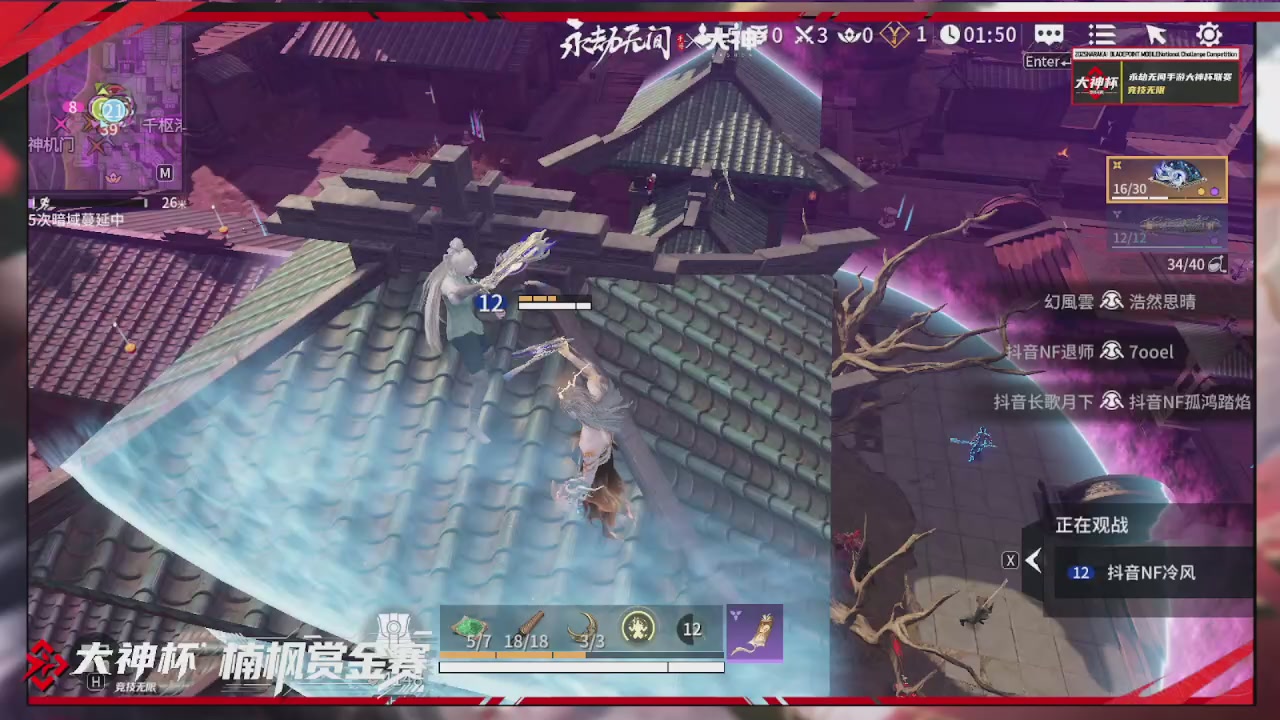This screenshot has width=1280, height=720.
Task: Click the 正在观战 spectating panel header
Action: point(1089,524)
